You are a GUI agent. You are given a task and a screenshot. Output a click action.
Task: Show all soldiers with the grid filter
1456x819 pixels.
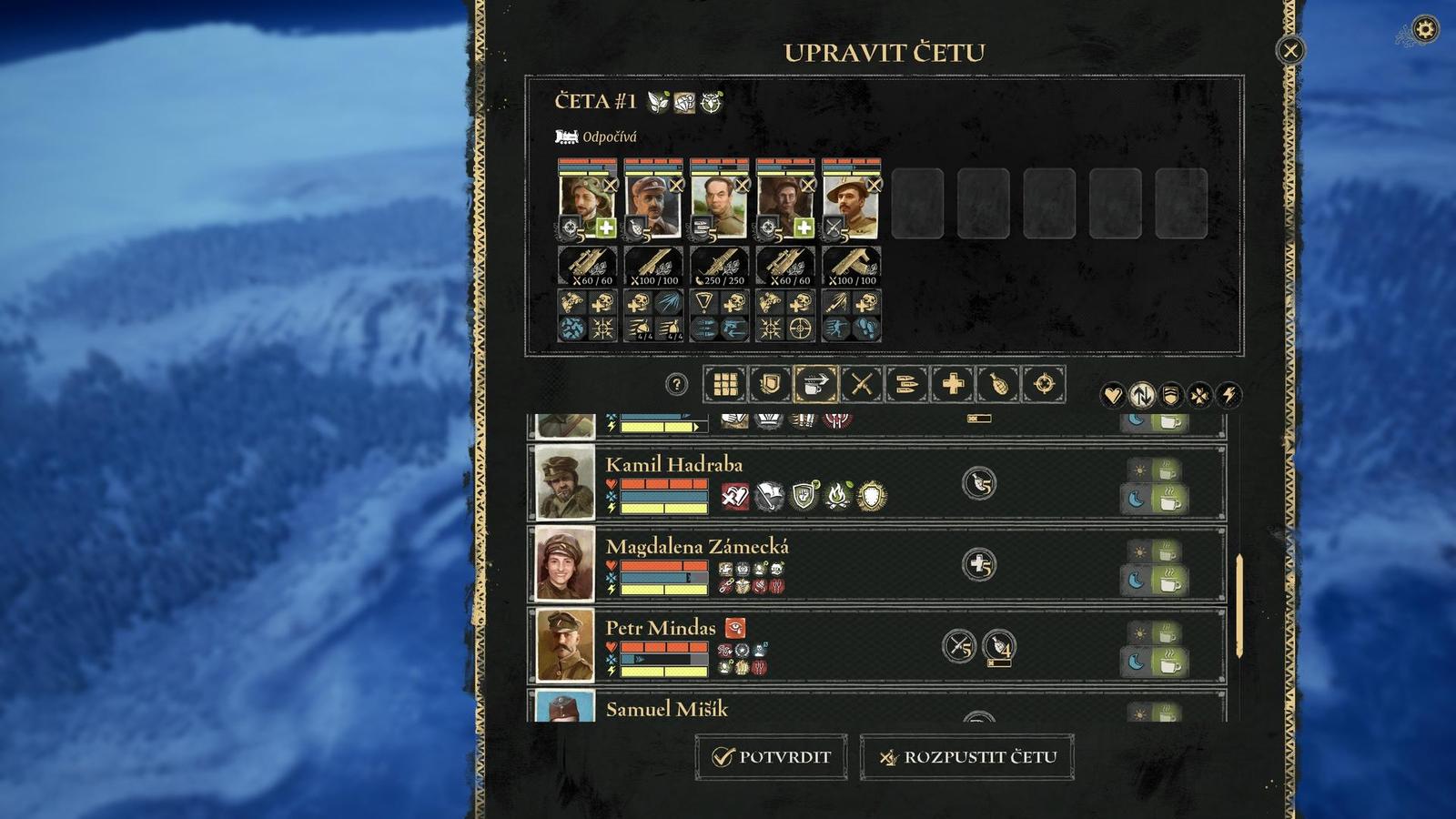tap(725, 385)
